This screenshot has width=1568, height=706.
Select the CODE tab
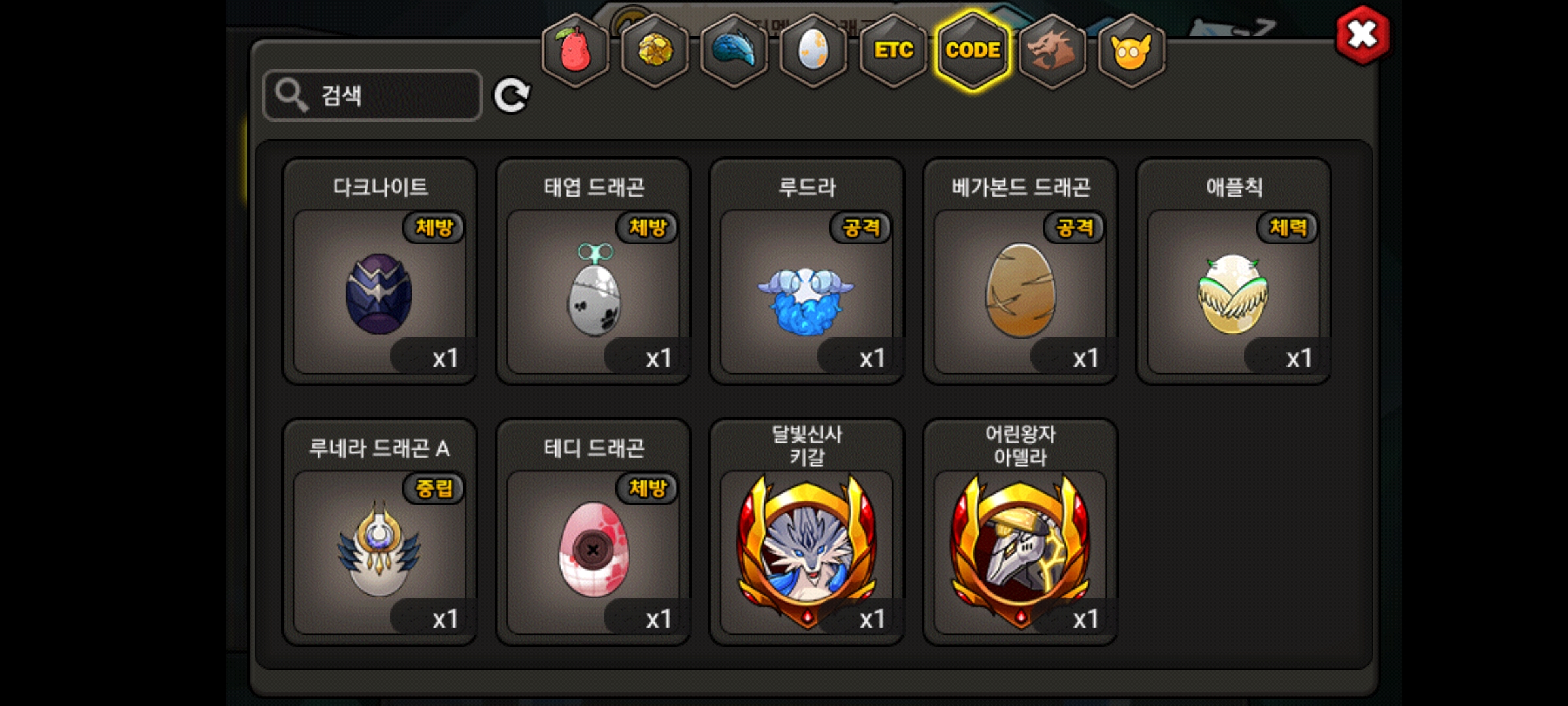tap(973, 50)
